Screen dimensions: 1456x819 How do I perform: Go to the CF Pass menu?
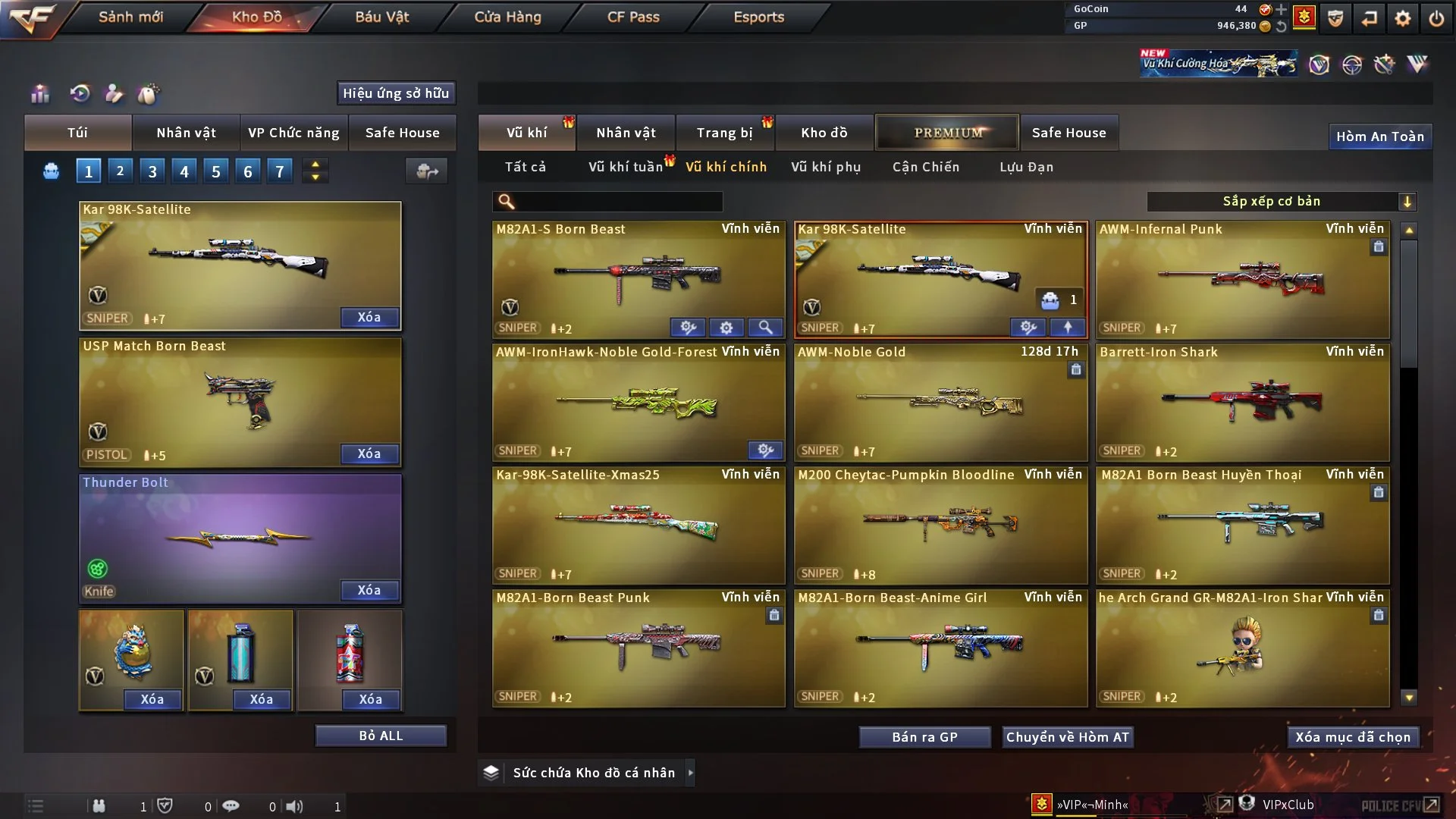pyautogui.click(x=633, y=17)
